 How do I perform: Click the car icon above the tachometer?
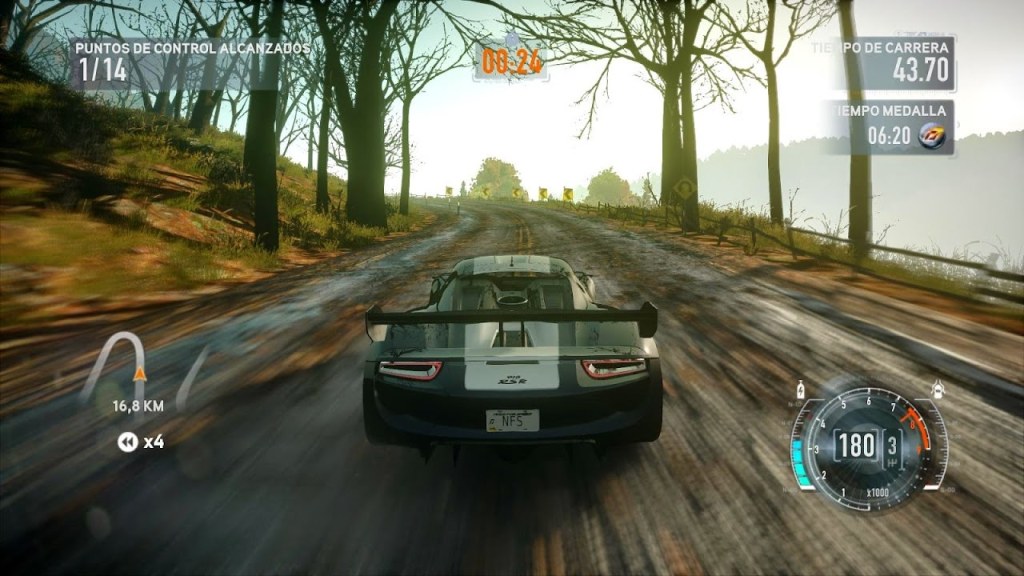[937, 389]
